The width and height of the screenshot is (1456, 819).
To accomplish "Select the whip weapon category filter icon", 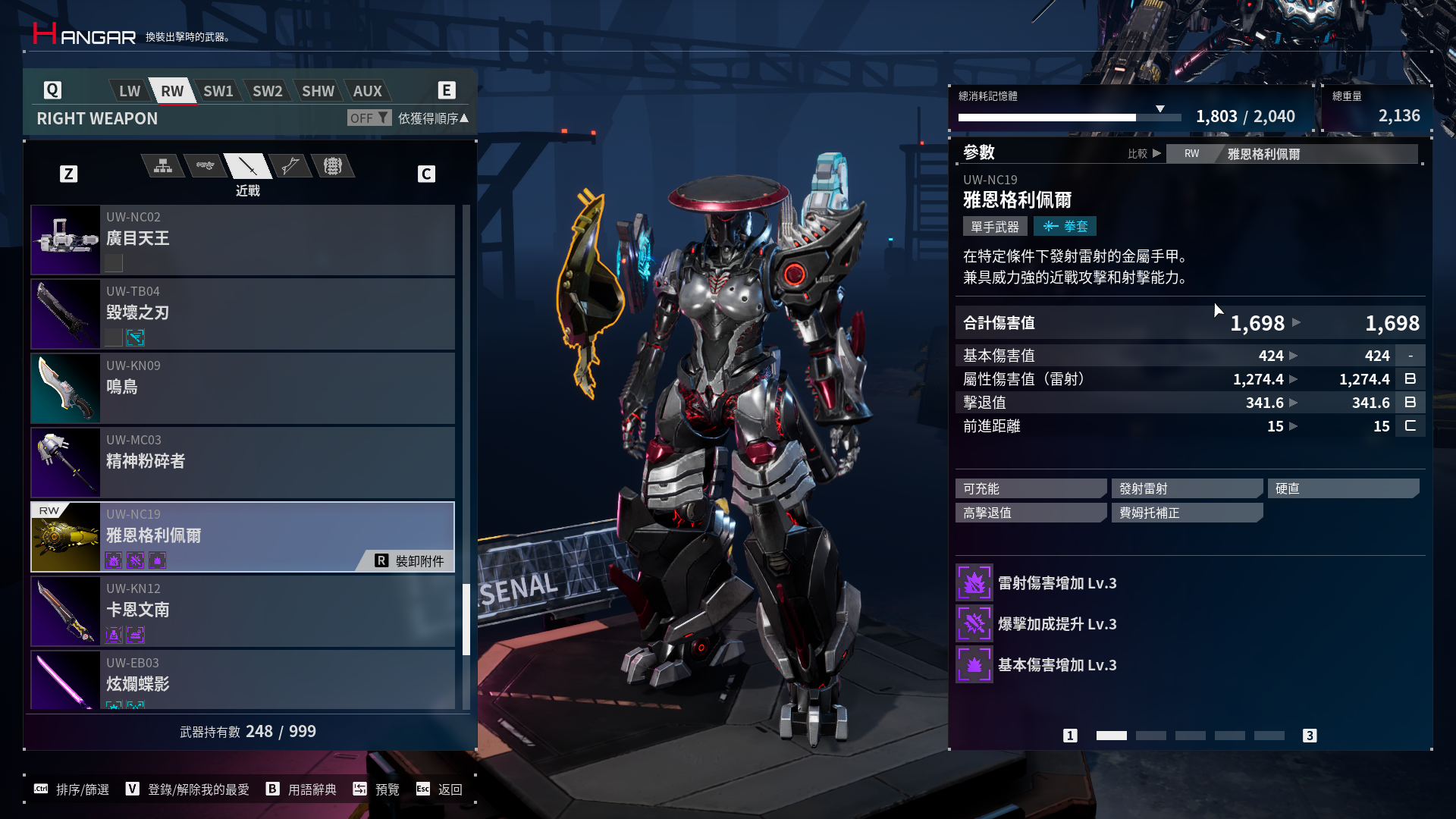I will (x=291, y=166).
